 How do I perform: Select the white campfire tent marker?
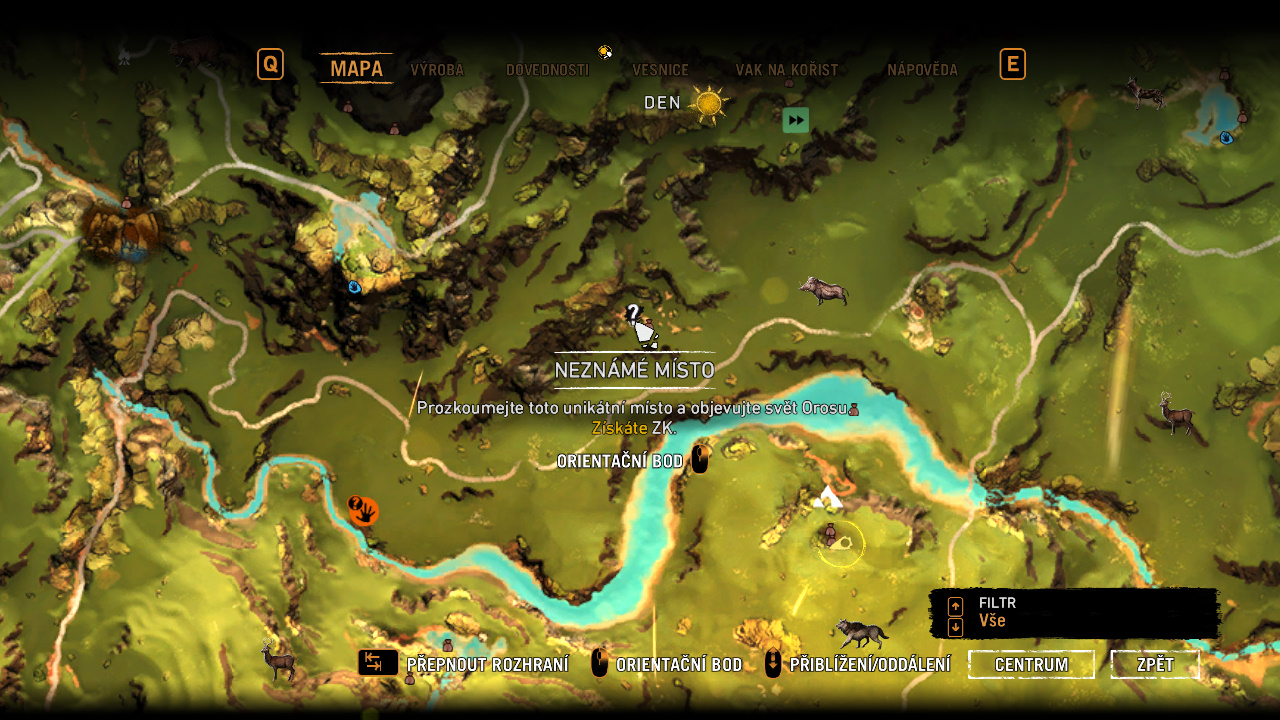828,496
